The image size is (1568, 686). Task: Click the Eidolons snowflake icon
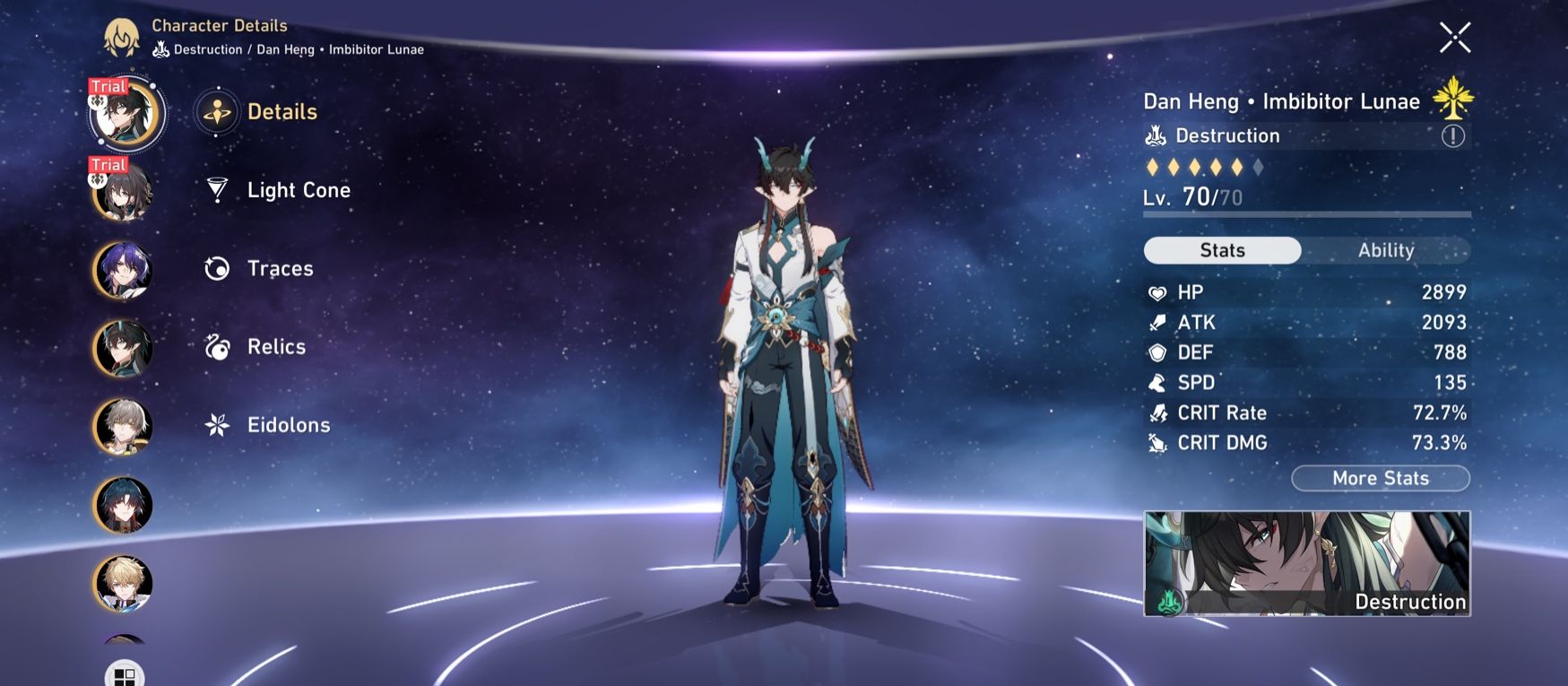click(215, 424)
